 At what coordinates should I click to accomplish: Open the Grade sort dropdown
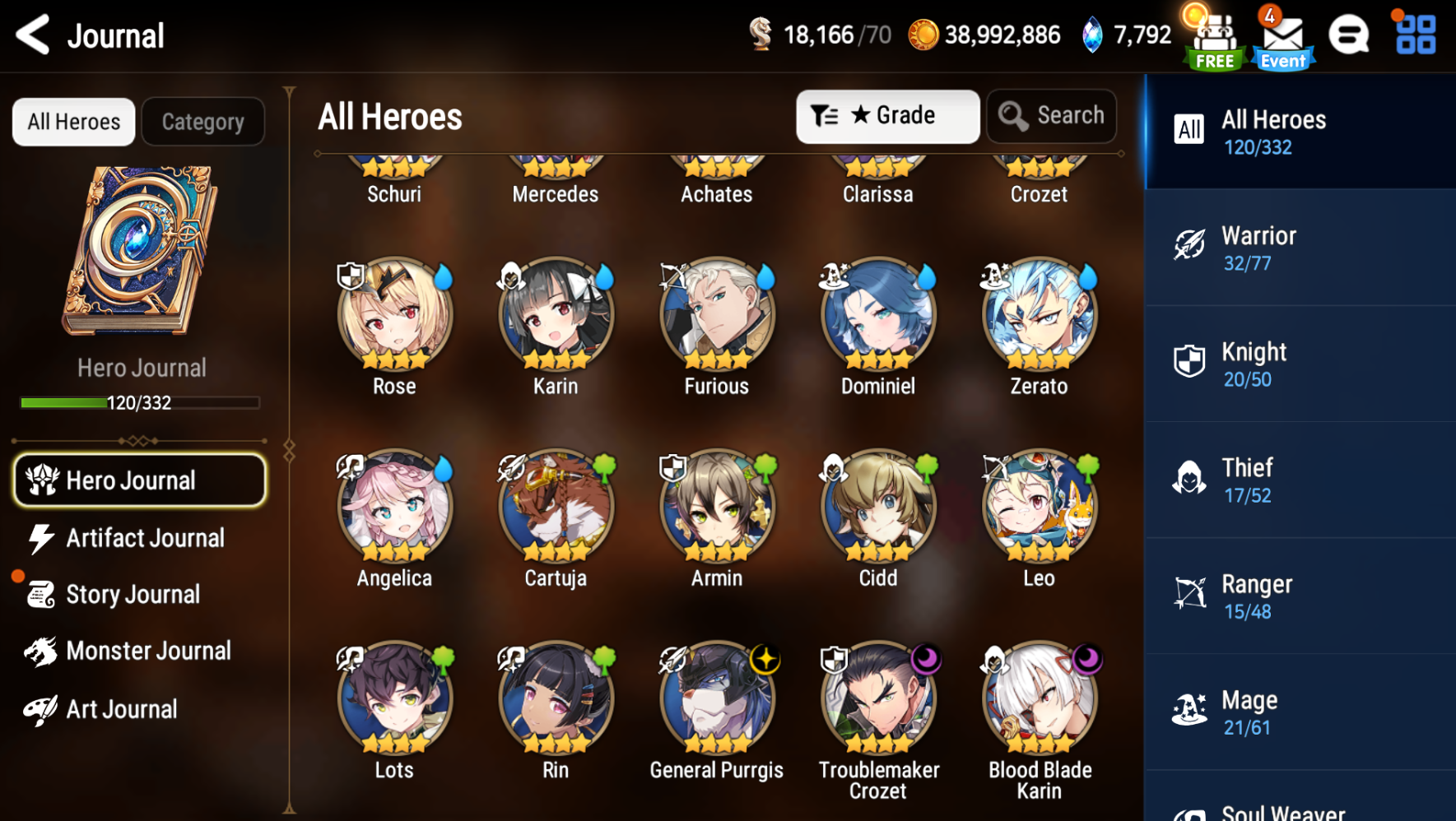(887, 116)
